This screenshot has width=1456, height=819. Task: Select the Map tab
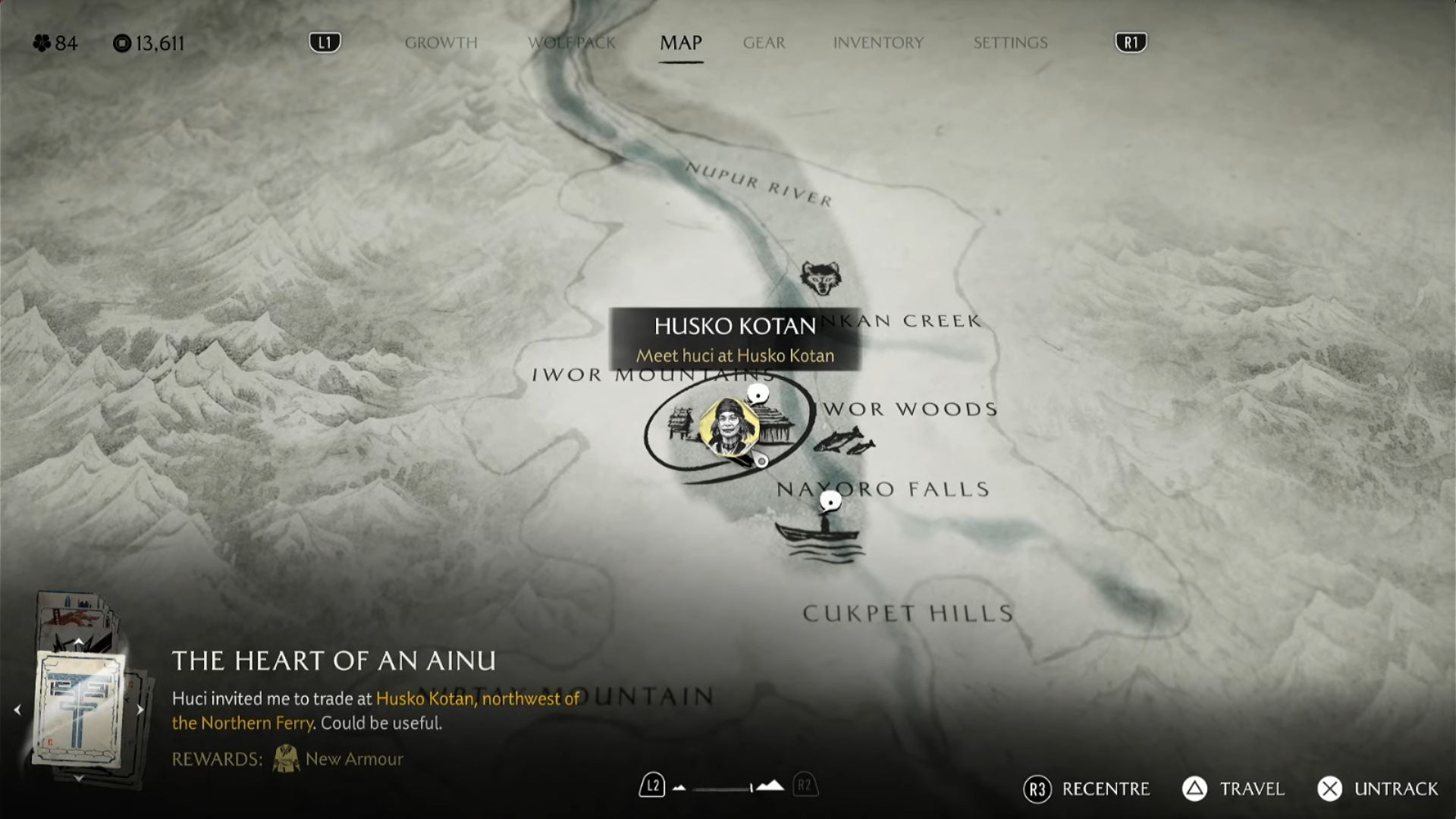(680, 42)
